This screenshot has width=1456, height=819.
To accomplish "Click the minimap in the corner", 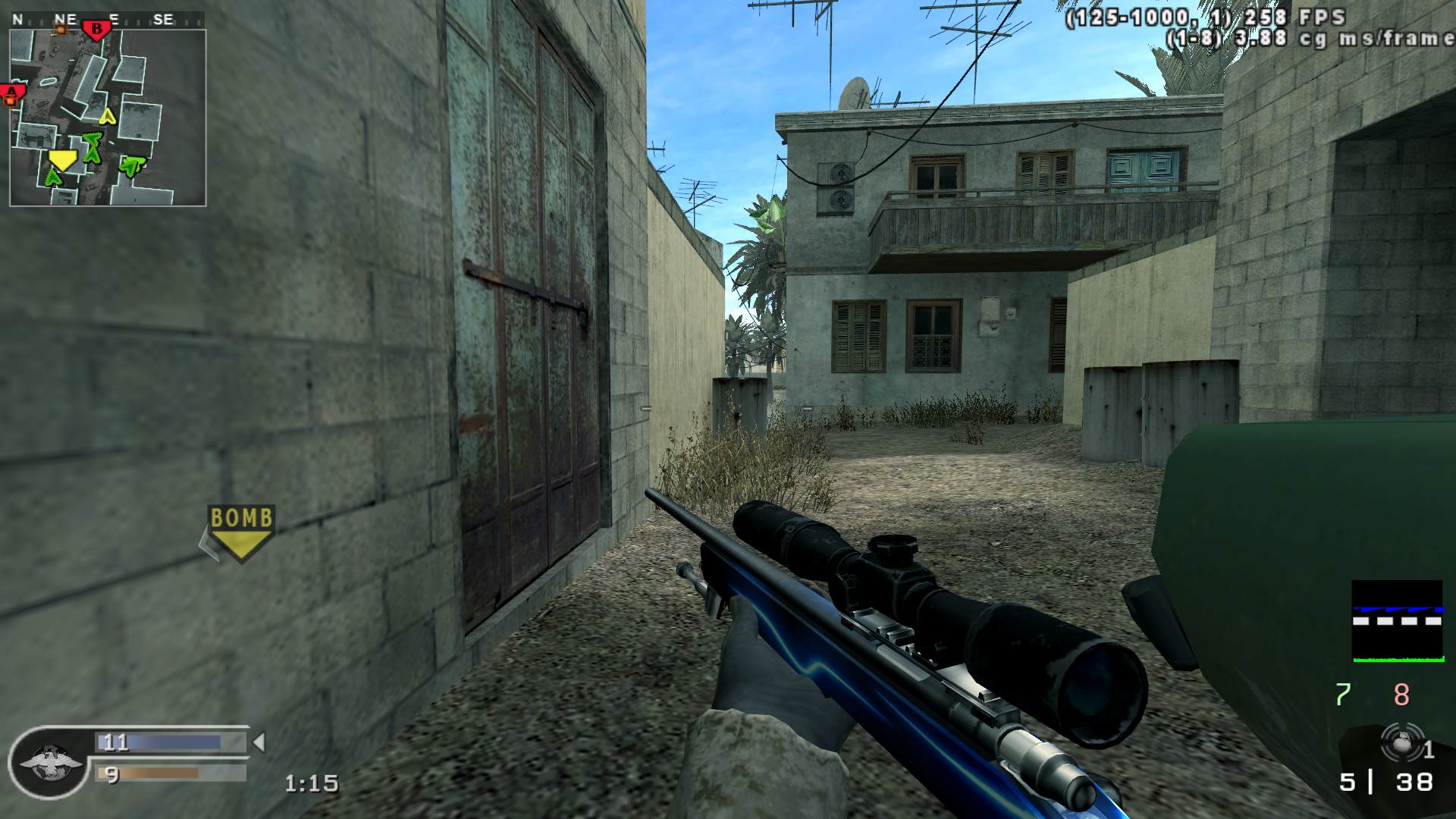I will (108, 118).
